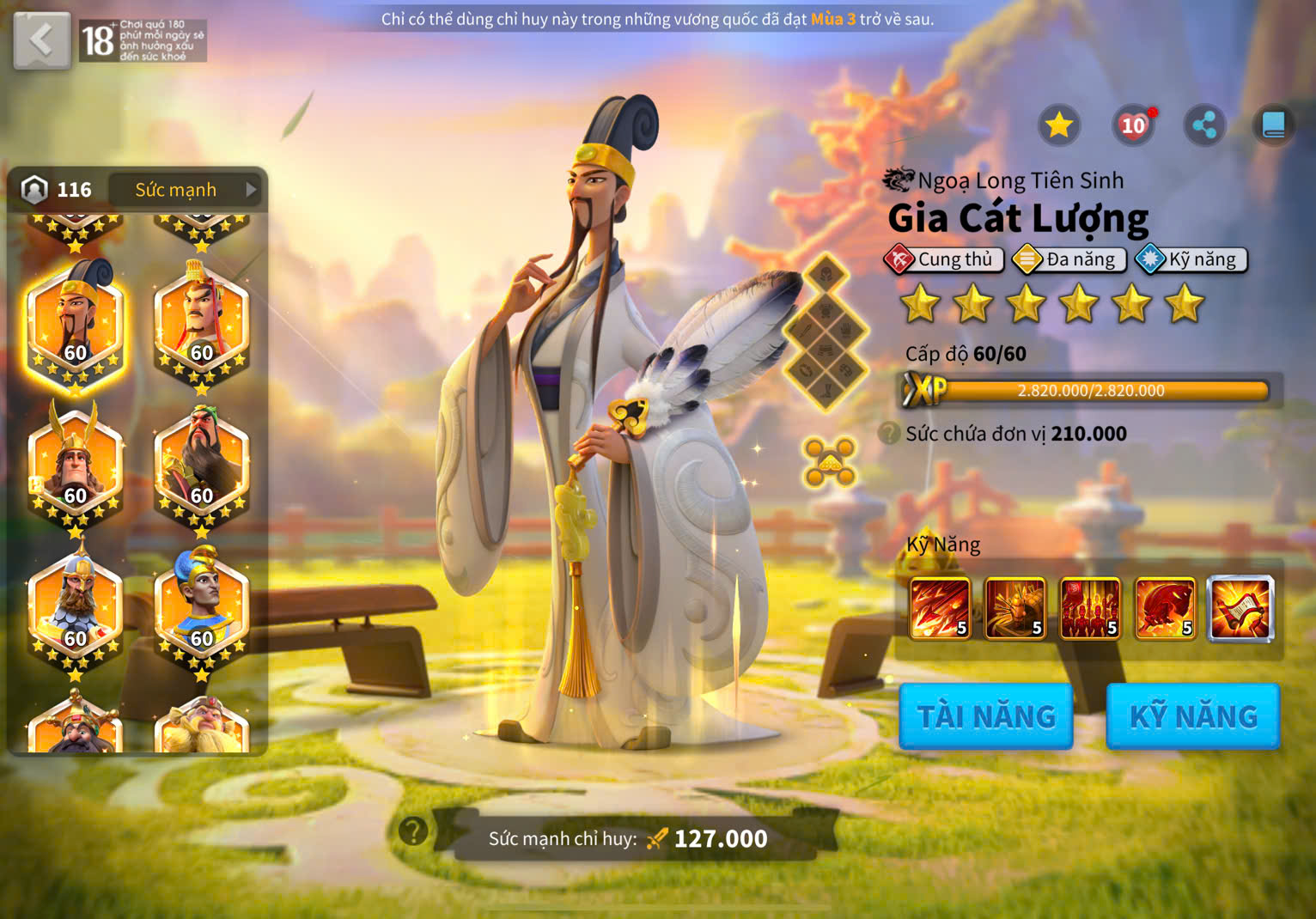
Task: Show help for Sức mạnh chỉ huy
Action: tap(413, 831)
